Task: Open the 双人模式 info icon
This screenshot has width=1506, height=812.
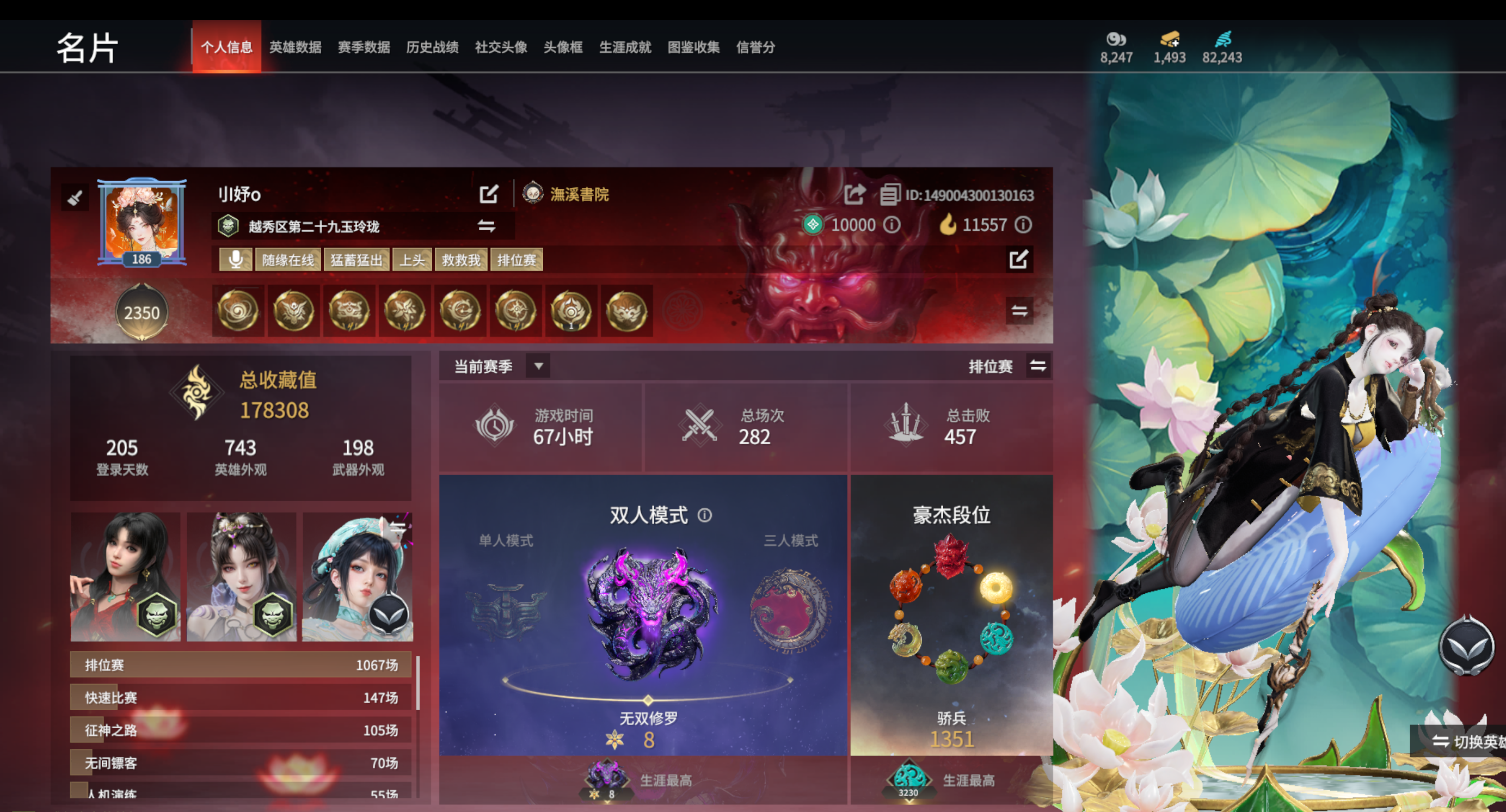Action: [704, 515]
